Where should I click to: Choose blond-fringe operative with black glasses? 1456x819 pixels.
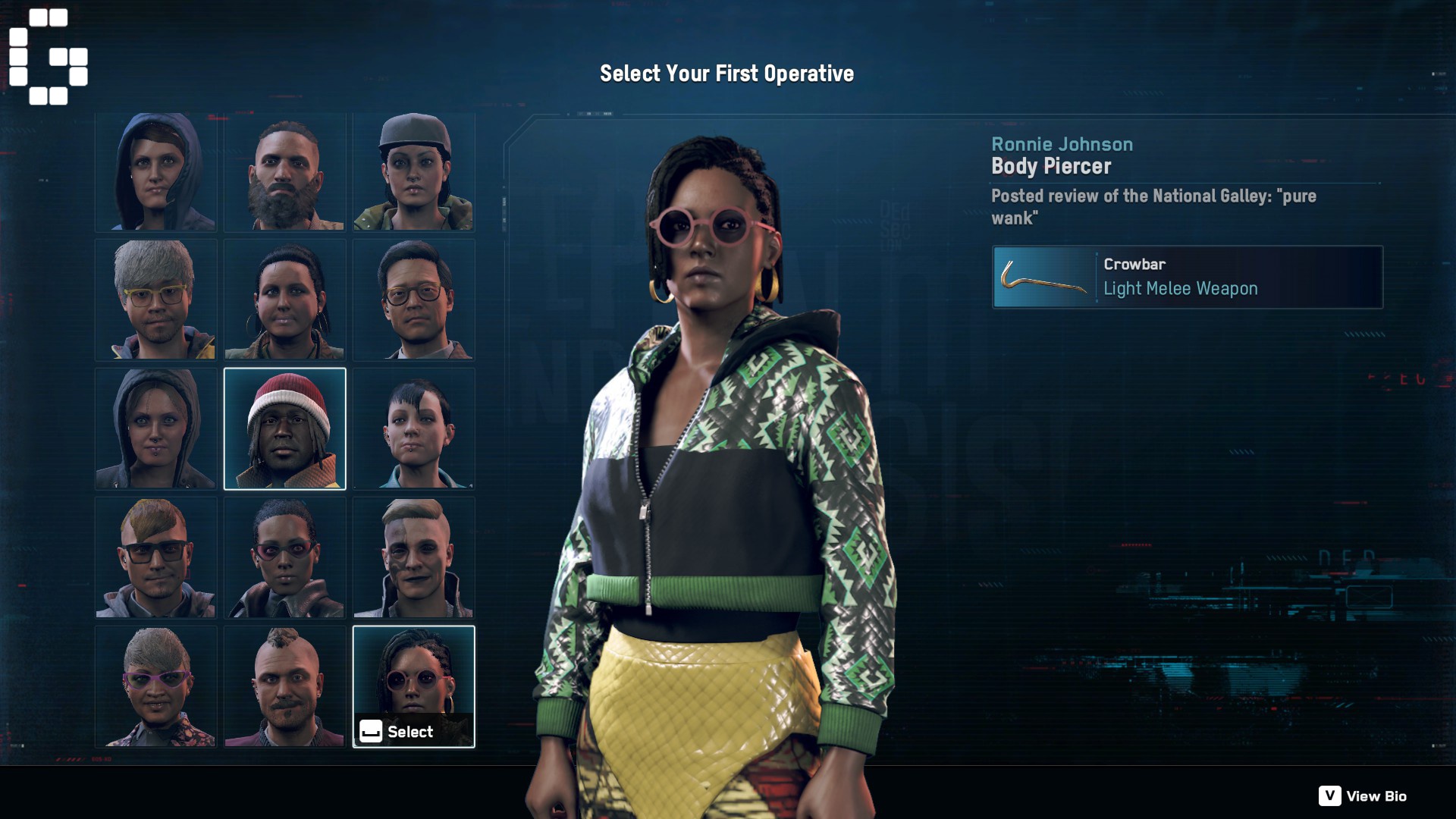(x=155, y=558)
